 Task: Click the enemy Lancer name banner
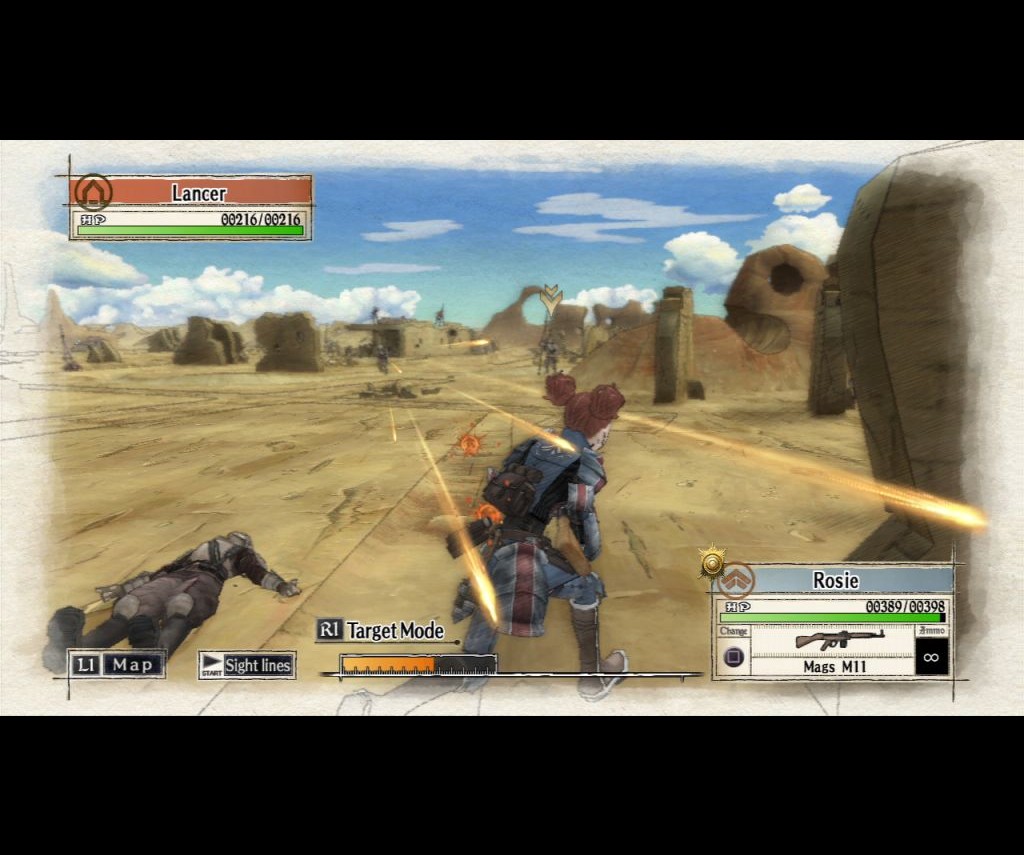pyautogui.click(x=200, y=192)
